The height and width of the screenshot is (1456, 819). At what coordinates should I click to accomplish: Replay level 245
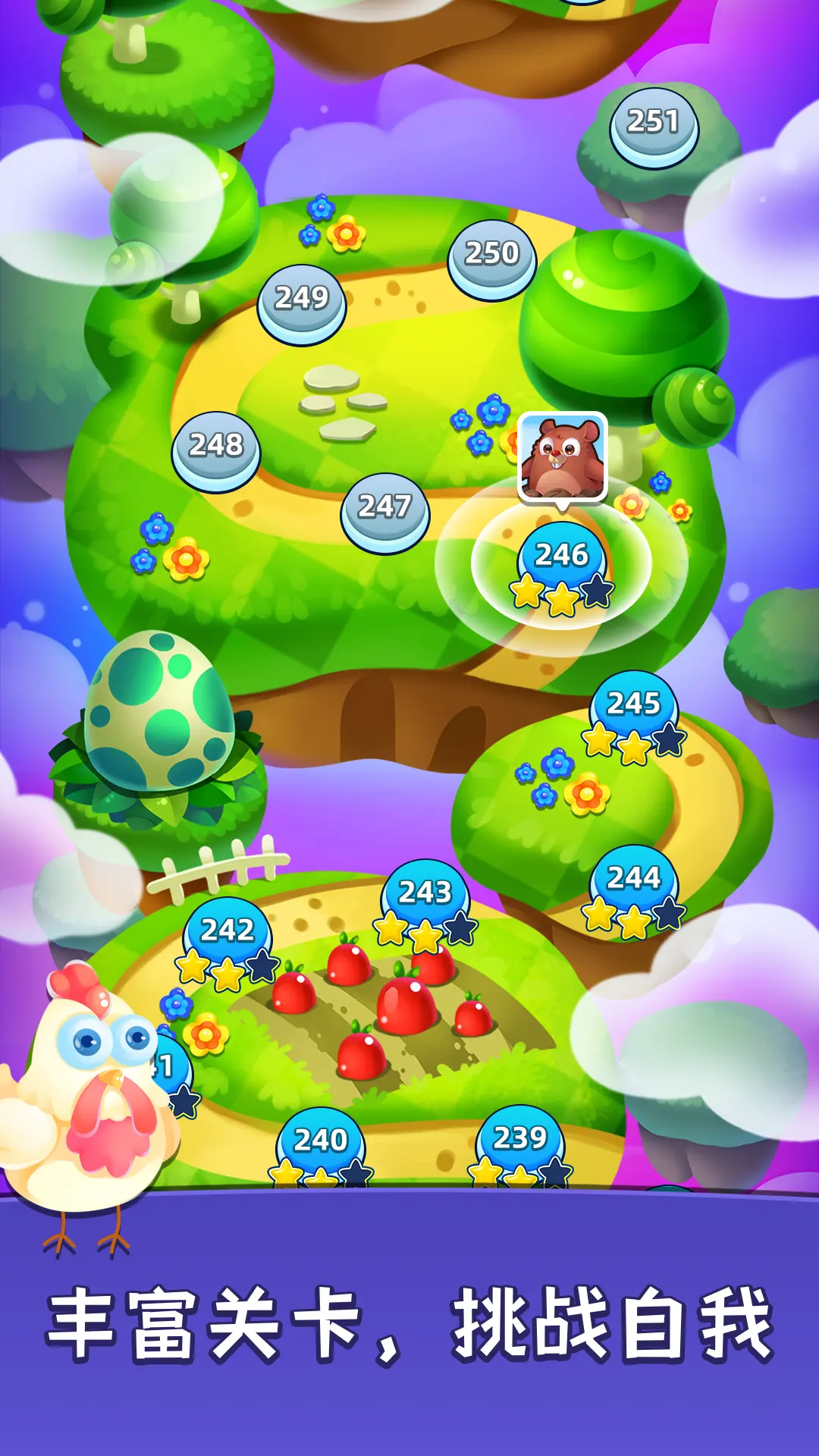point(634,707)
